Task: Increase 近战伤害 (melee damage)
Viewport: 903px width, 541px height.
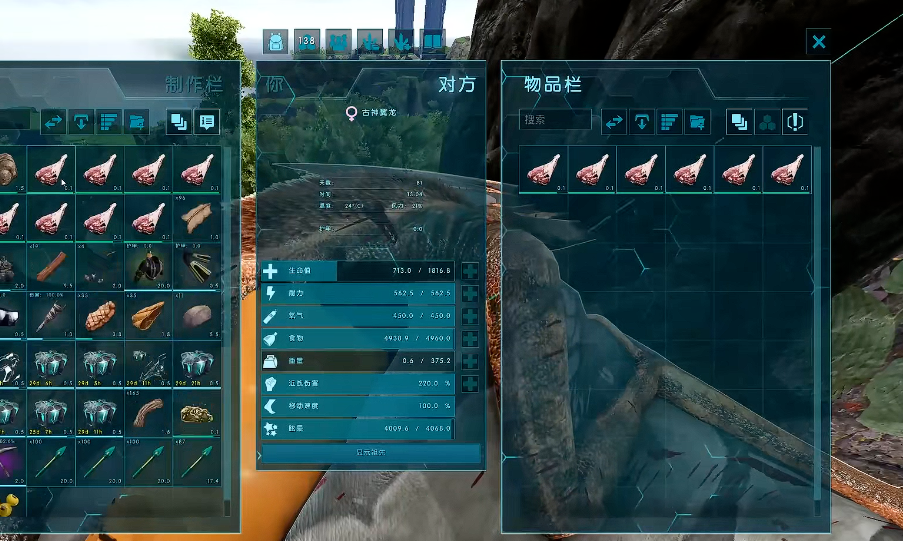Action: tap(470, 384)
